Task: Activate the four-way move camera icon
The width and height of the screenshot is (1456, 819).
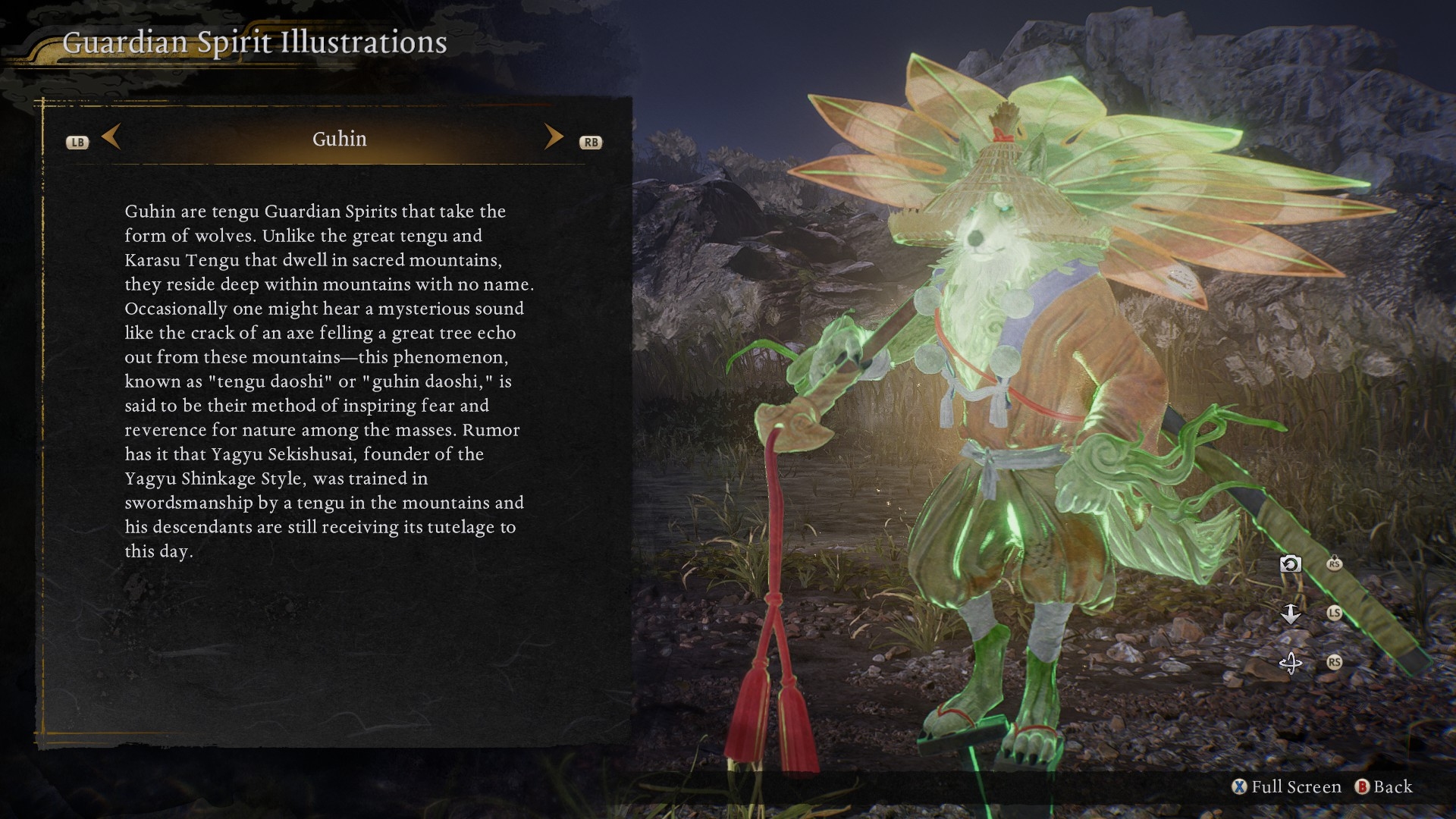Action: coord(1290,663)
